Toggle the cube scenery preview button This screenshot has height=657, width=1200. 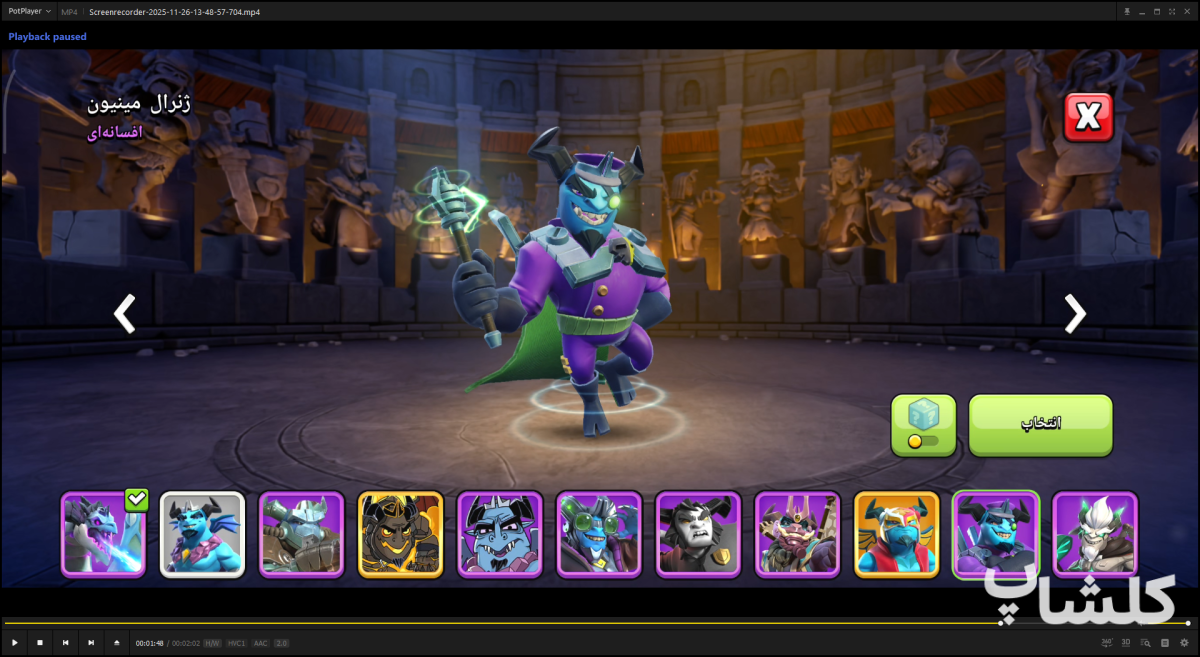(923, 425)
